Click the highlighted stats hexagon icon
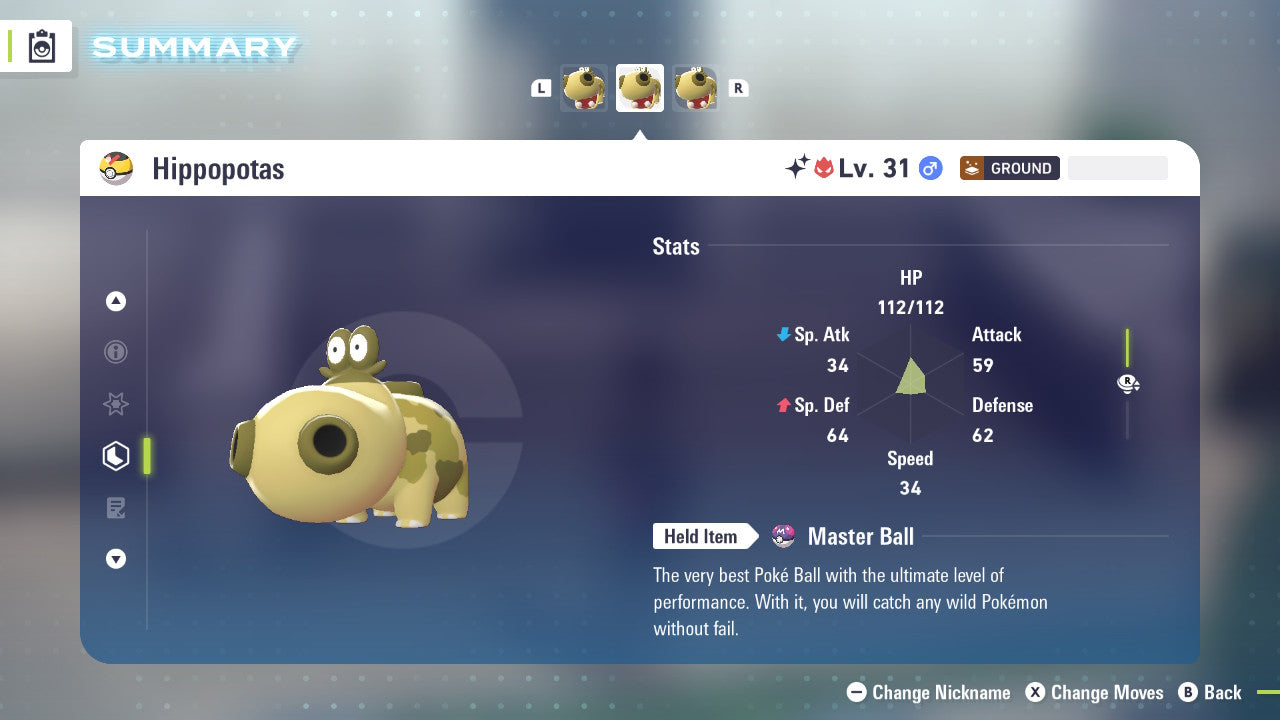The height and width of the screenshot is (720, 1280). 116,455
